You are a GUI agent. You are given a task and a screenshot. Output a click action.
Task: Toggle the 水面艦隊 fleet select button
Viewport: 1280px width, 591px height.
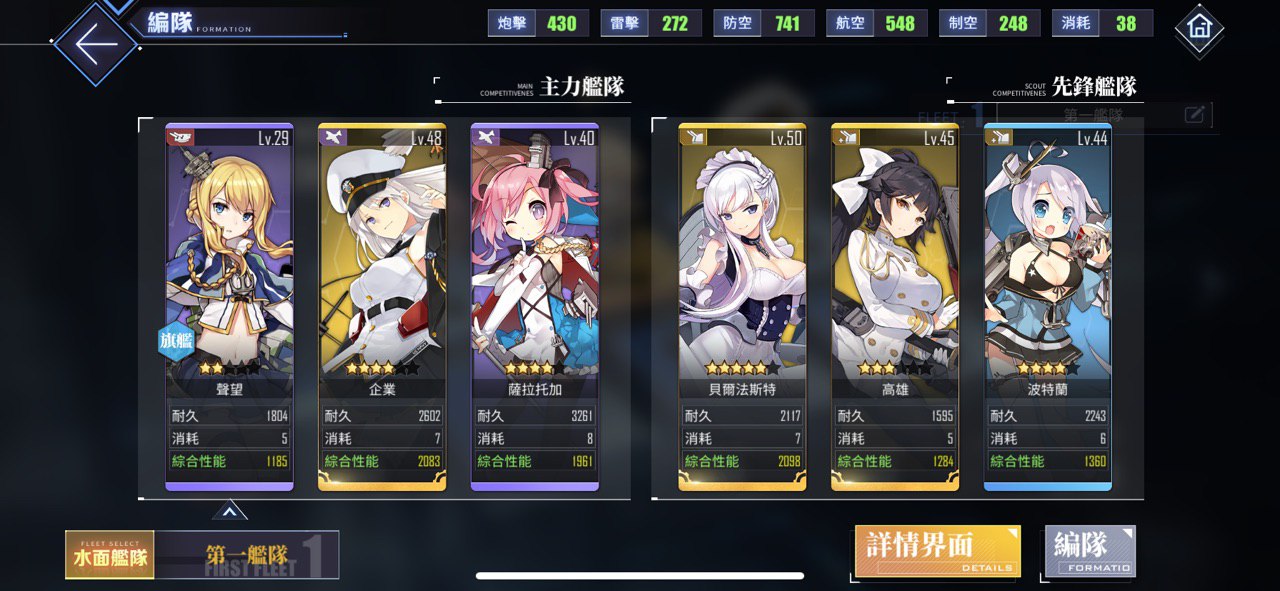click(110, 555)
